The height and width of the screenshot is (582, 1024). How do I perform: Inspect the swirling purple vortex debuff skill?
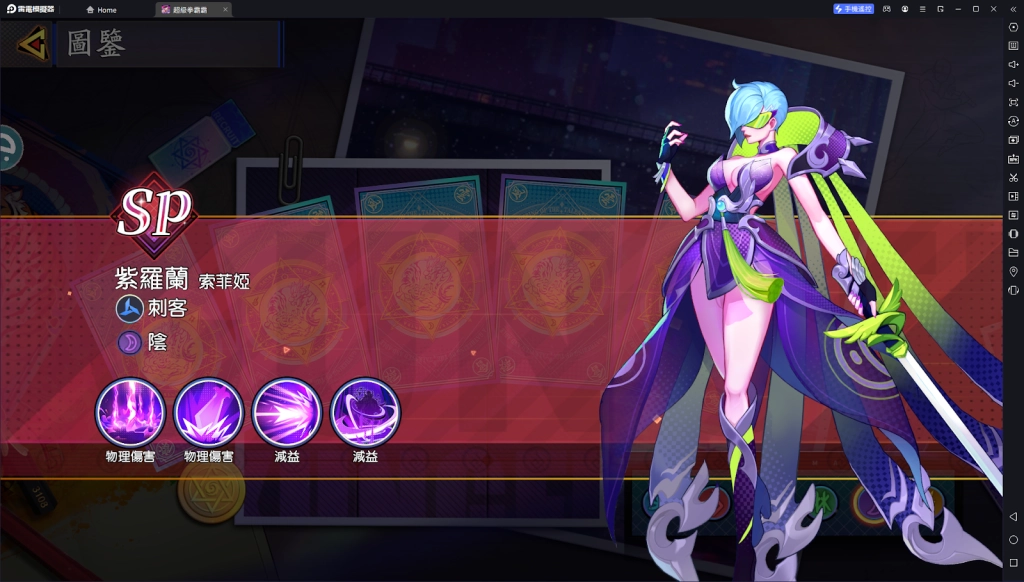[365, 412]
